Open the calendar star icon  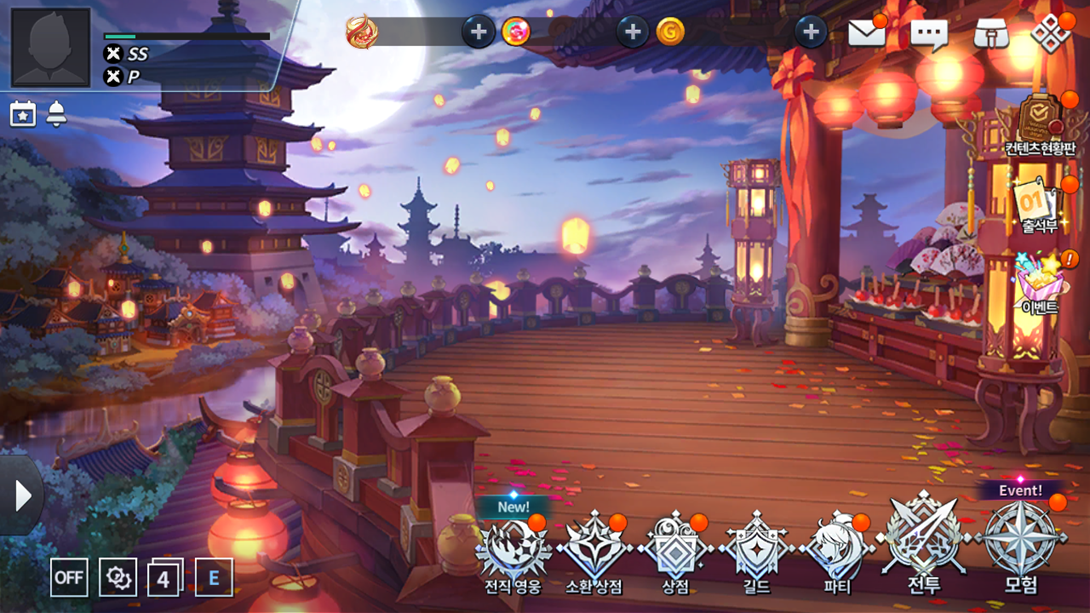pos(22,114)
